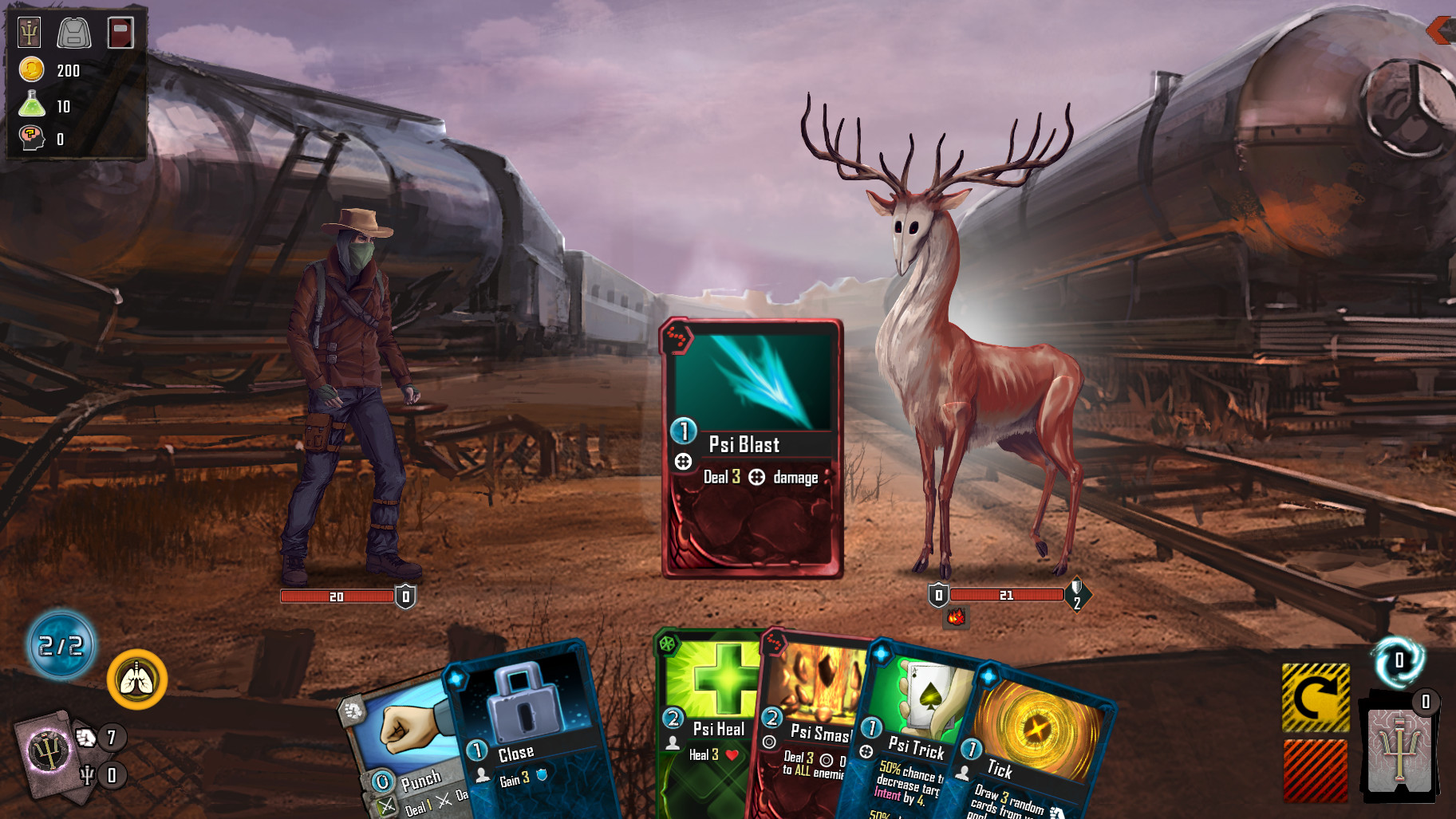
Task: Open the psi deck icon in top panel
Action: click(x=30, y=33)
